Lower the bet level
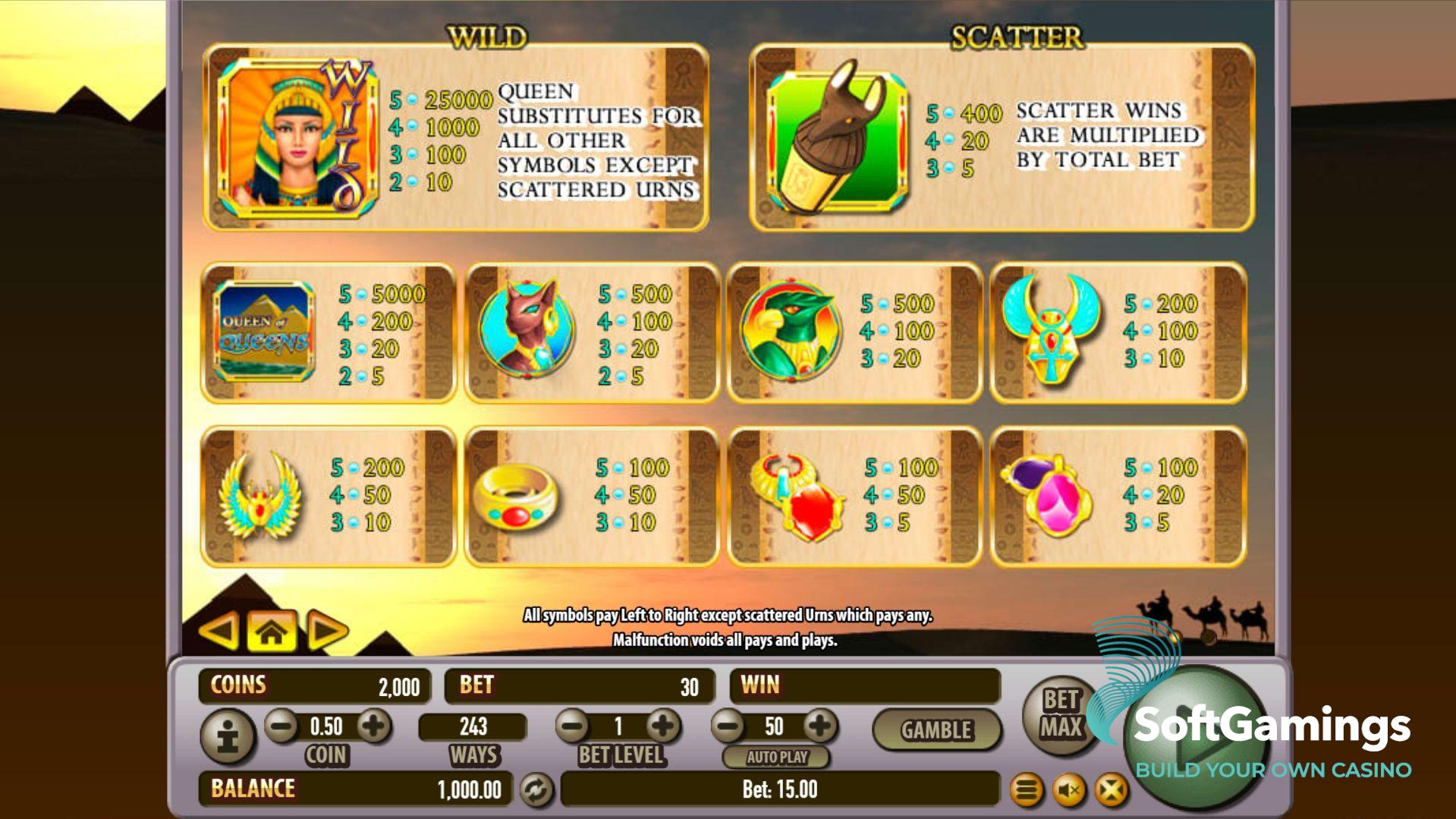This screenshot has height=819, width=1456. [572, 726]
